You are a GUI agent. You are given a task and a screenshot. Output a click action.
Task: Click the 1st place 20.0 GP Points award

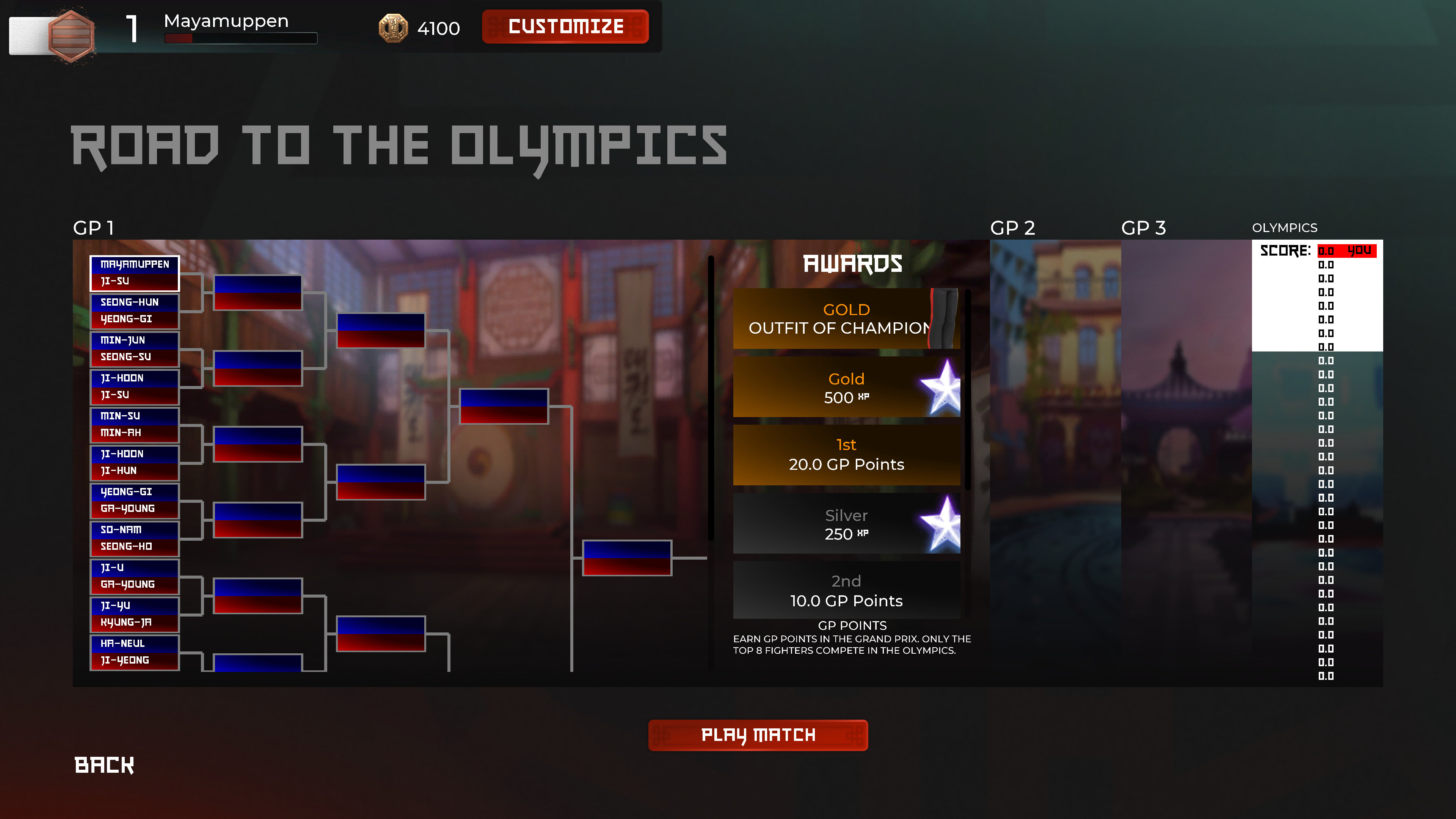pyautogui.click(x=846, y=455)
